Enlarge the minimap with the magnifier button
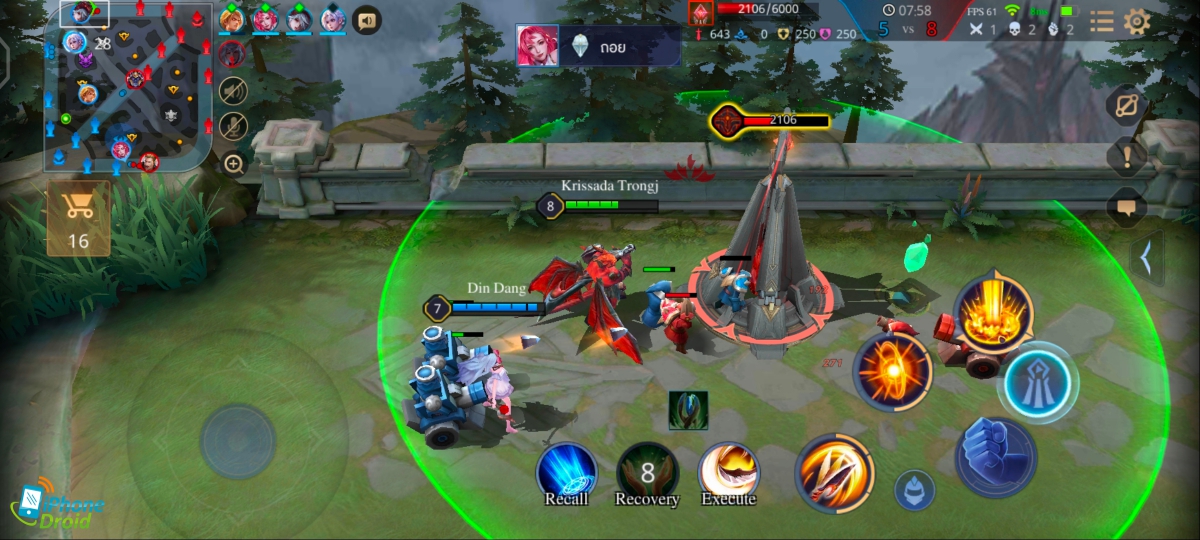 click(233, 164)
